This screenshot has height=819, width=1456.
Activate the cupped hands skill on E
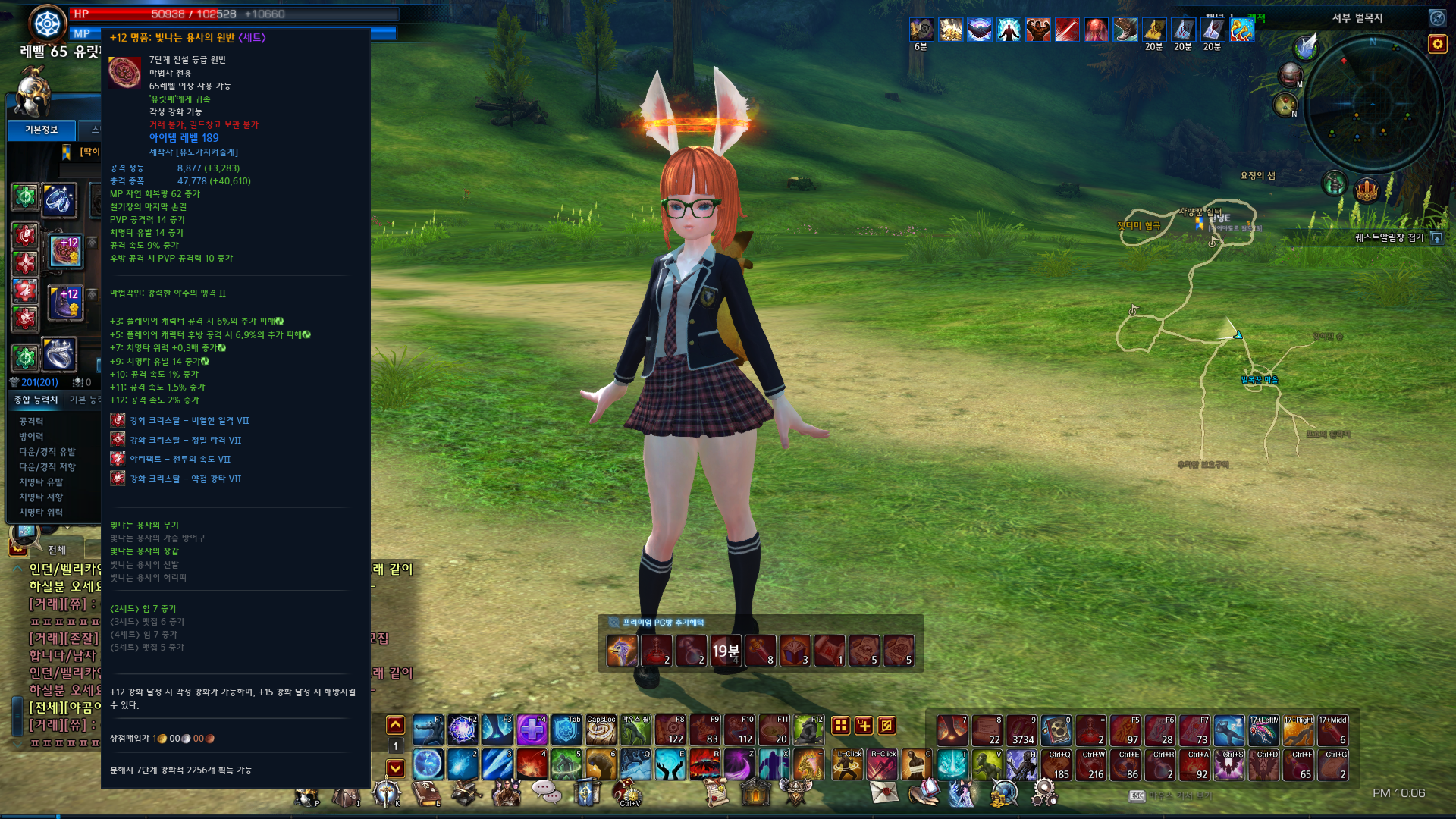[670, 765]
